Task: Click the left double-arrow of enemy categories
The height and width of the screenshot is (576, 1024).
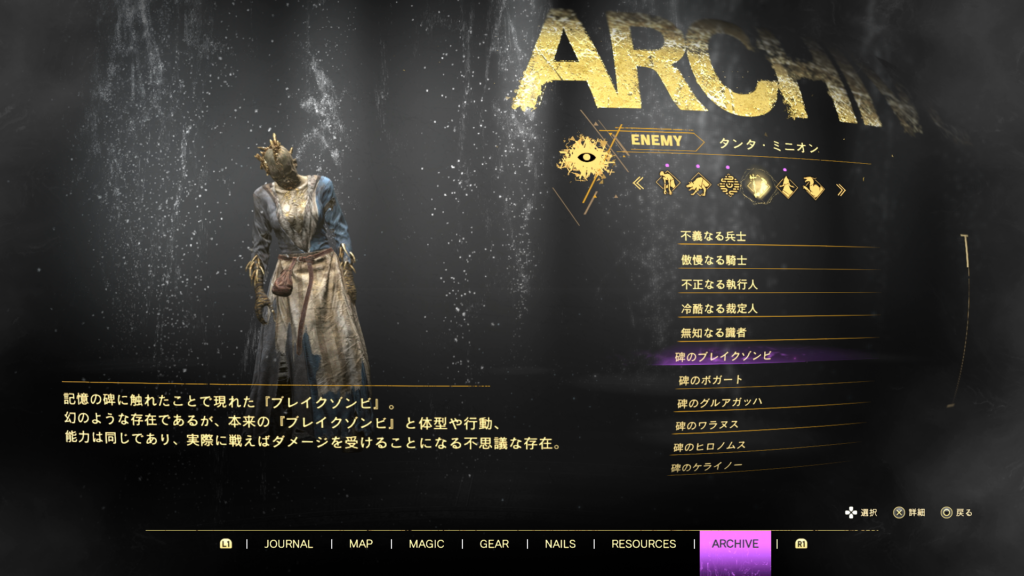Action: [x=638, y=186]
